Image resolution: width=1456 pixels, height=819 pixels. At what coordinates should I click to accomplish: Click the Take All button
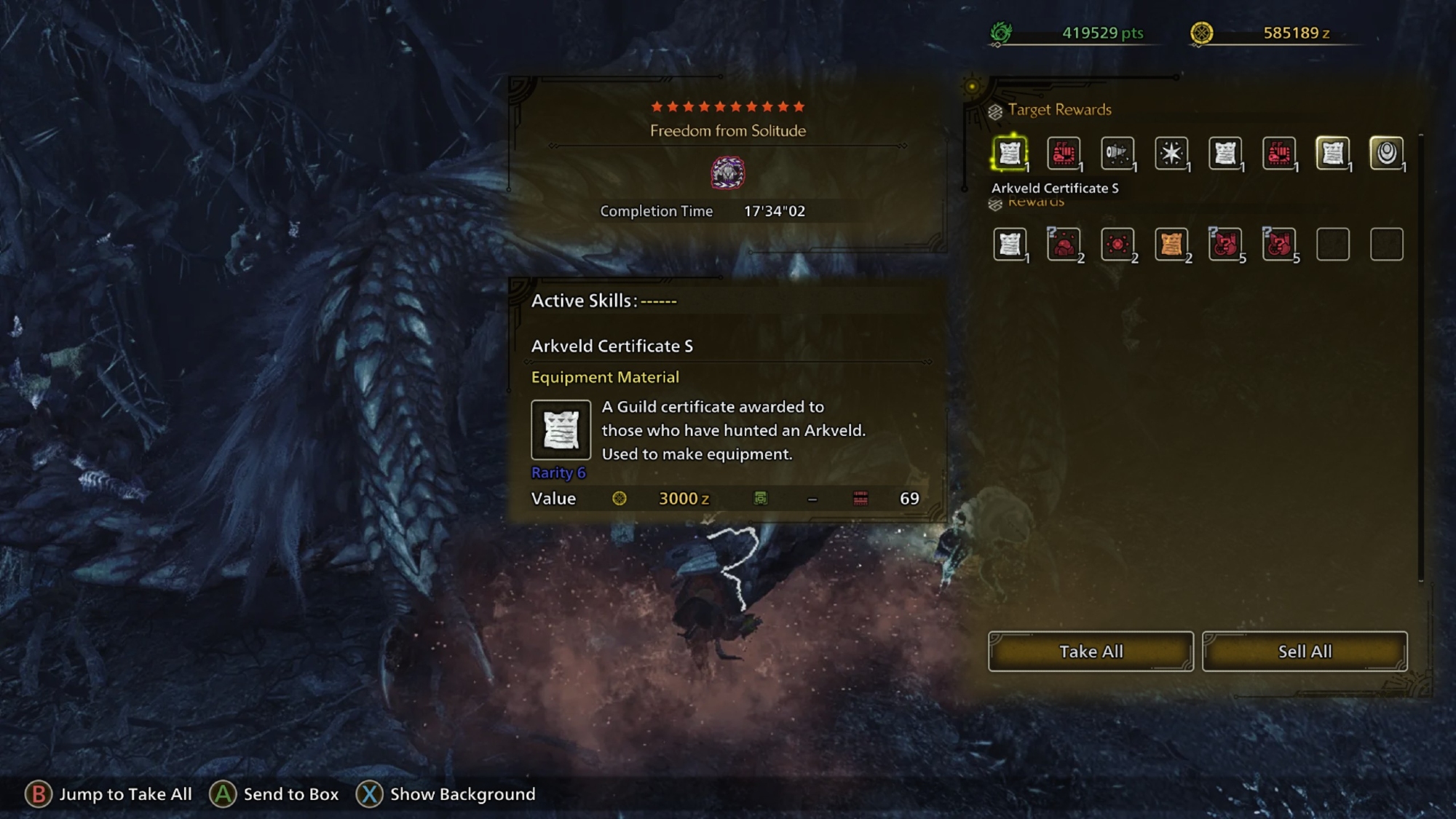[1091, 651]
